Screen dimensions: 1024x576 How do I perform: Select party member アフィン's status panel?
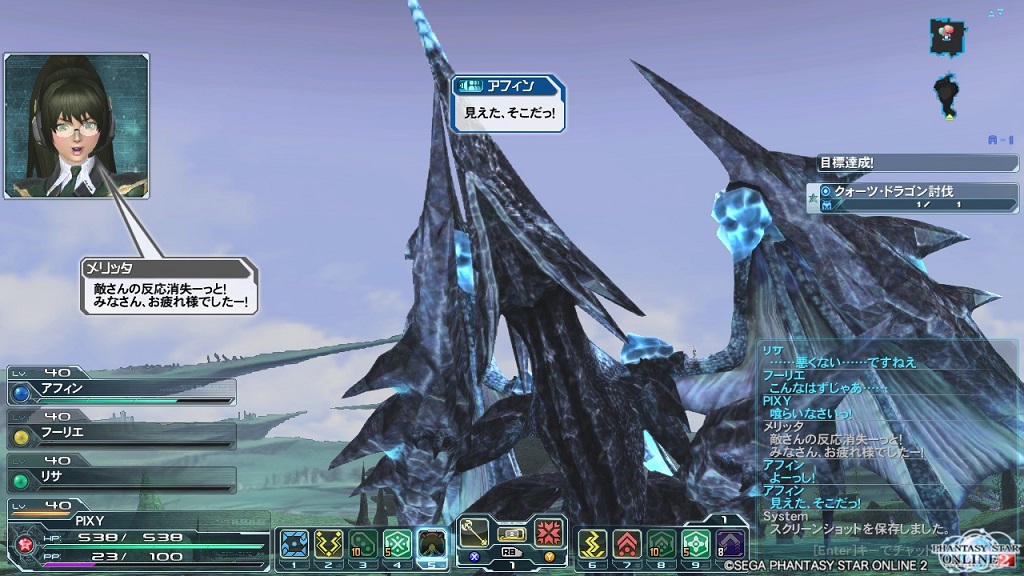[x=120, y=388]
